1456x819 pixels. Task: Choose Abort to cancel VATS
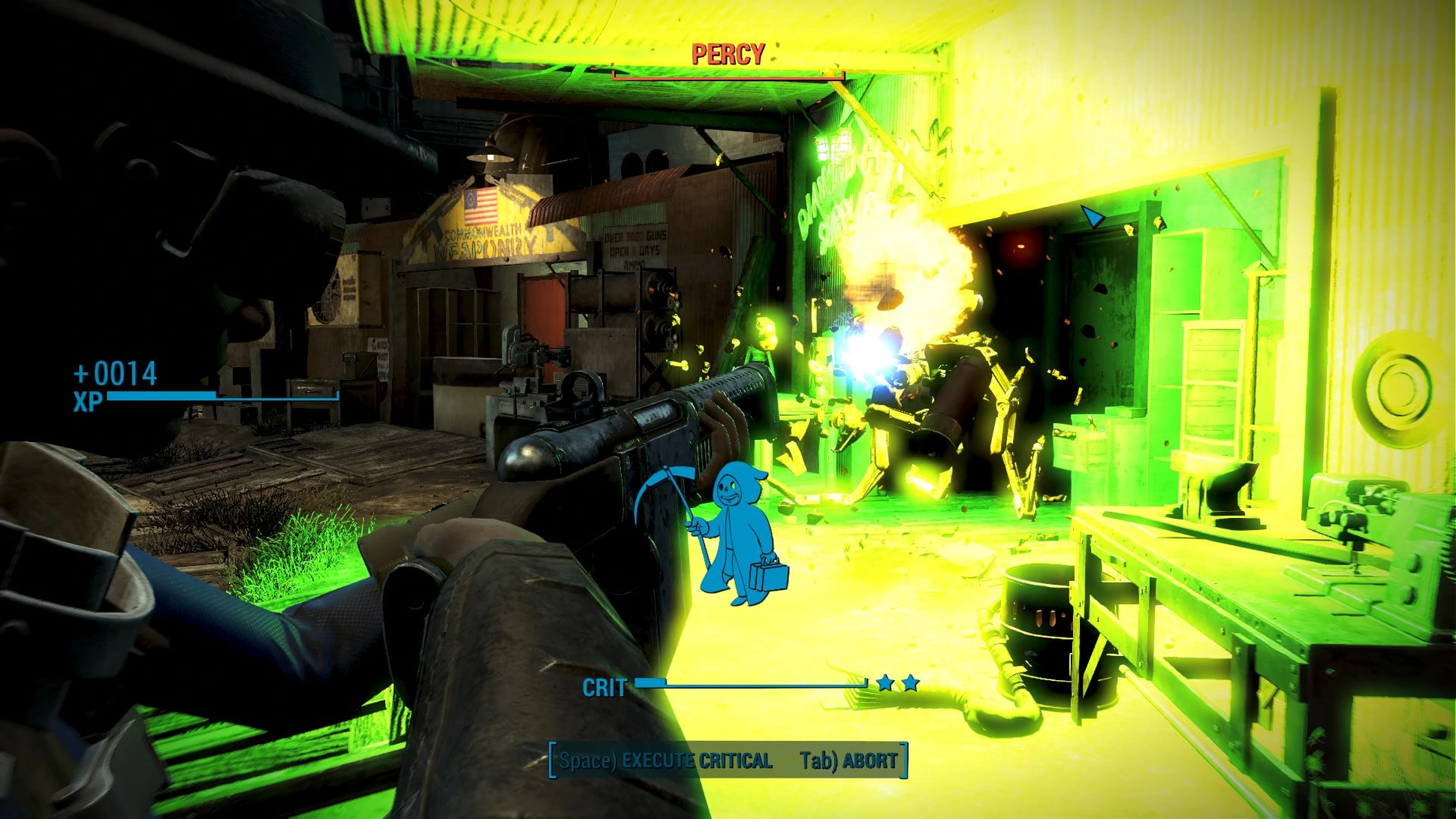tap(849, 760)
